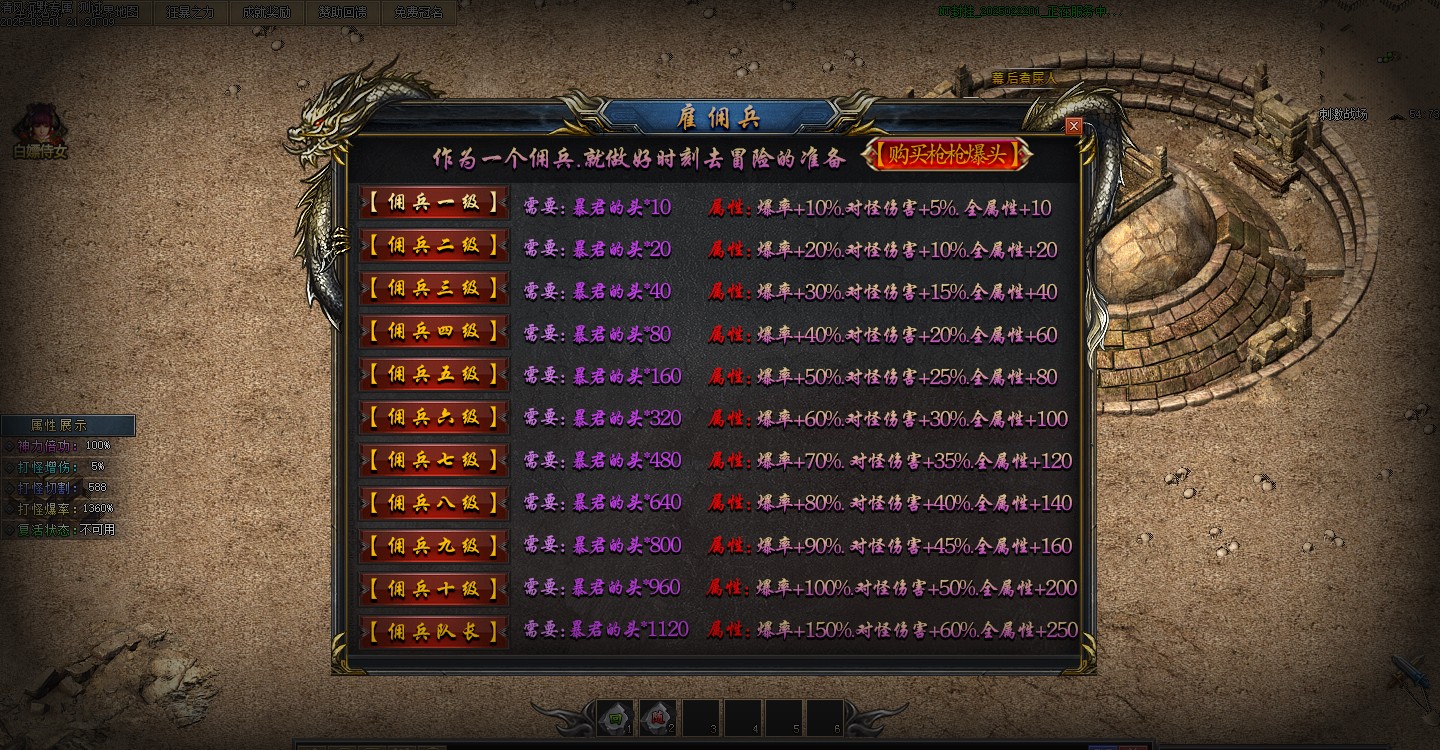
Task: Expand the 测试界地图 map panel
Action: pos(110,12)
